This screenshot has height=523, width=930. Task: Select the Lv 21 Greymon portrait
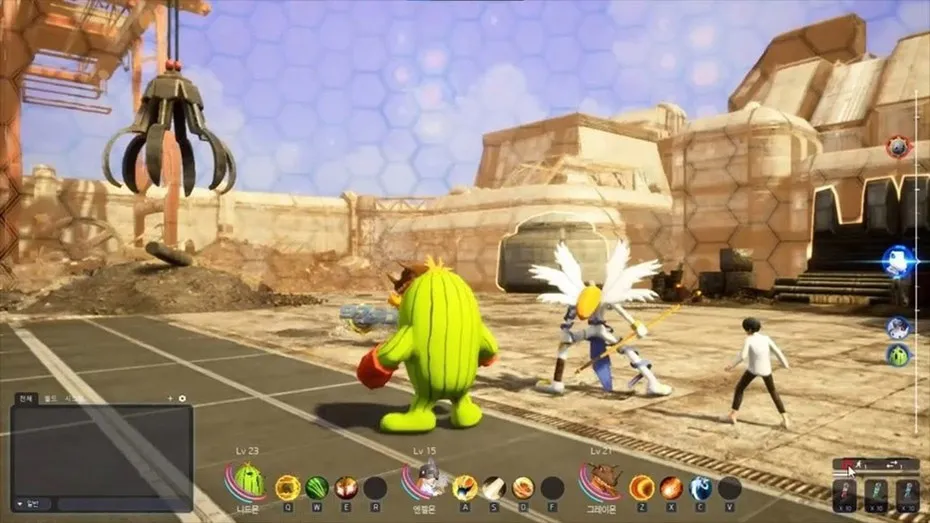(602, 481)
